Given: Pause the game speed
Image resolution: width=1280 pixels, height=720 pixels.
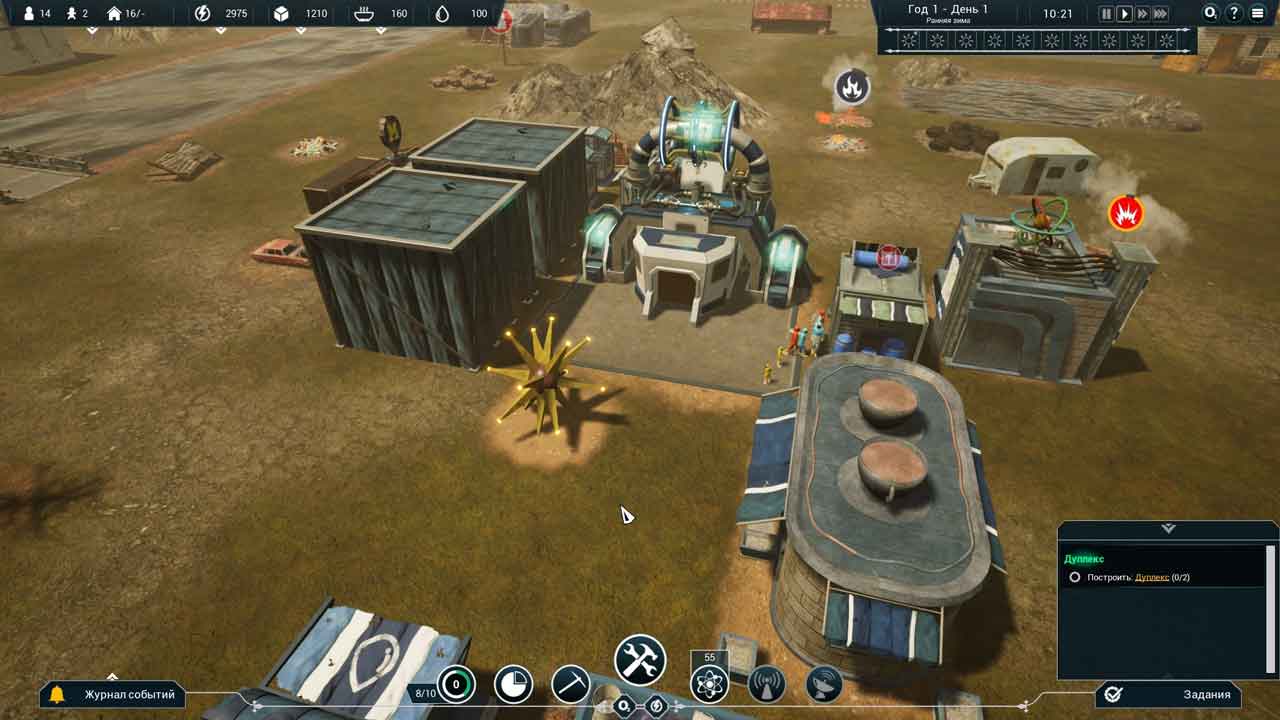Looking at the screenshot, I should click(1106, 14).
